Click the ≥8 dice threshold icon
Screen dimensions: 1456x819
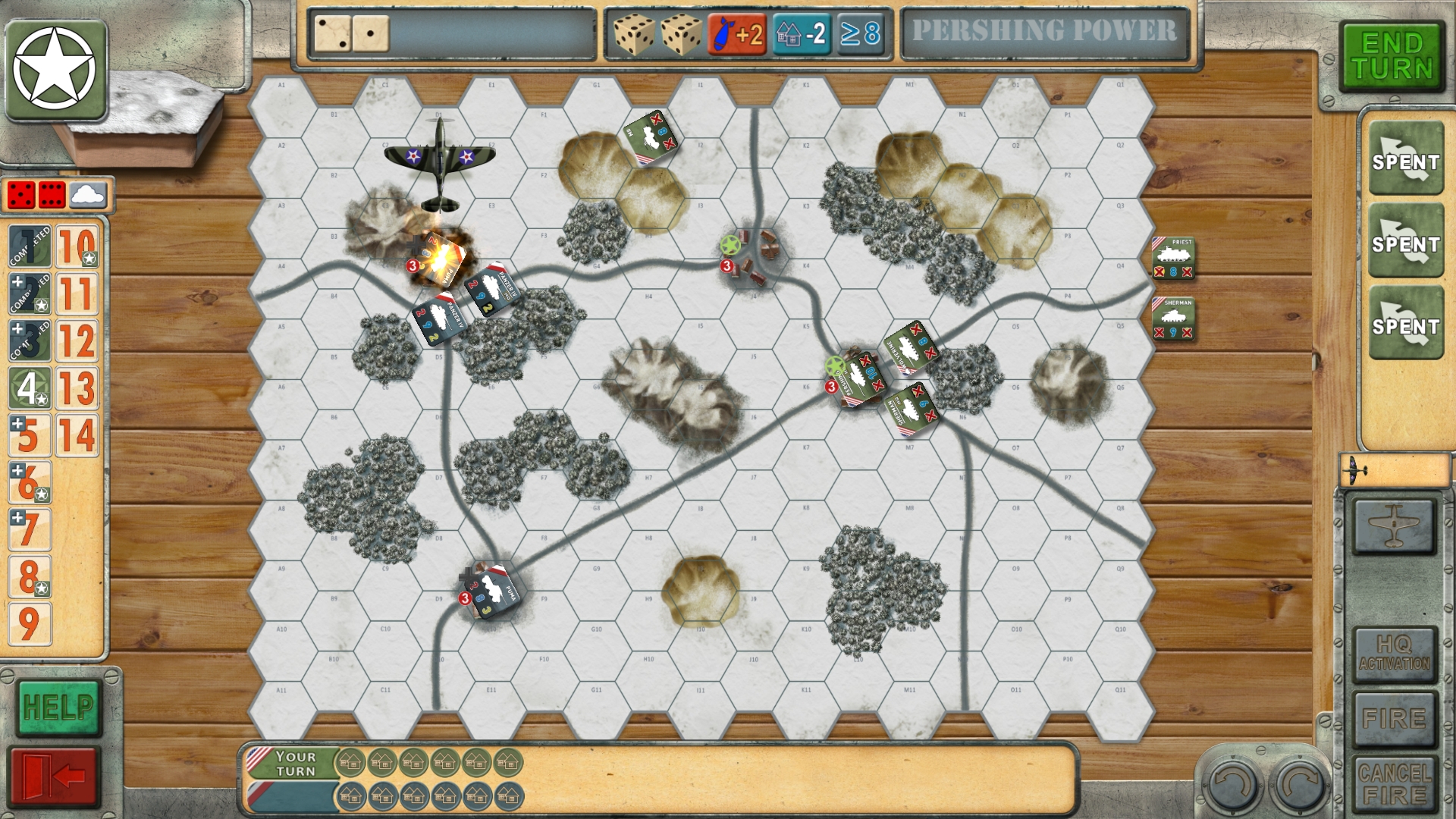coord(861,34)
